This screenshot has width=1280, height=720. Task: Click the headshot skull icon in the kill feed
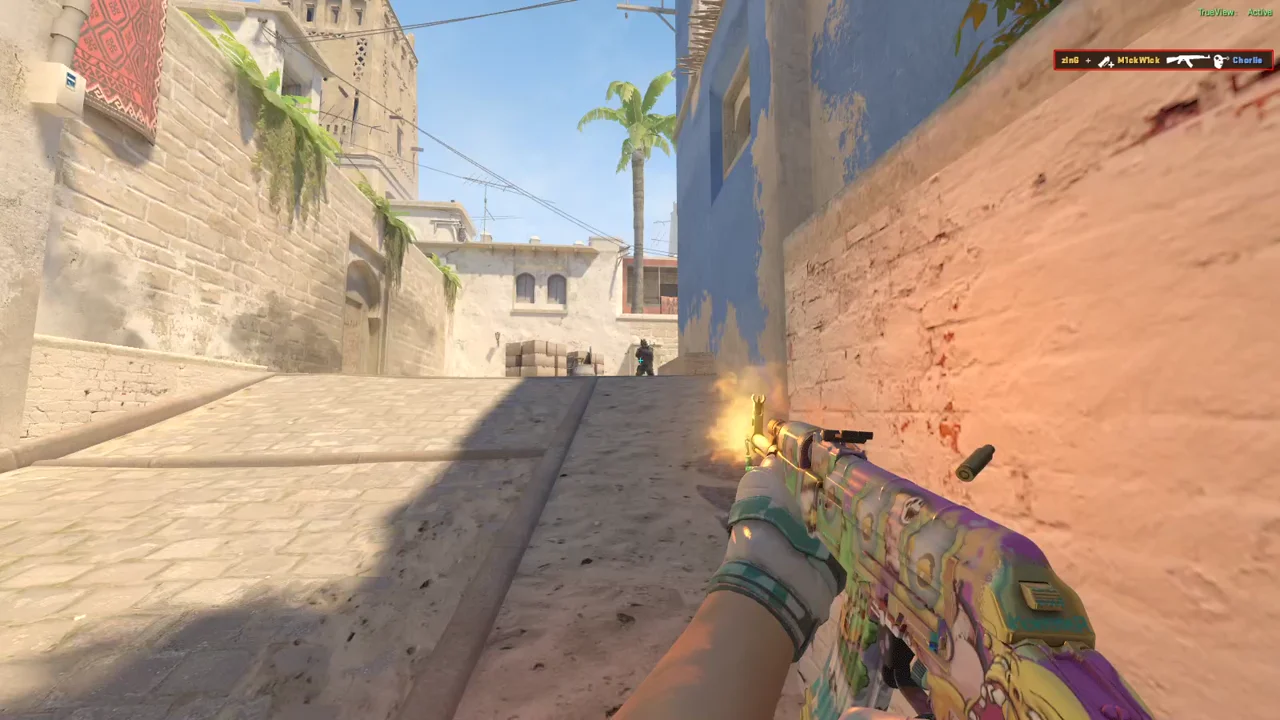click(1220, 60)
